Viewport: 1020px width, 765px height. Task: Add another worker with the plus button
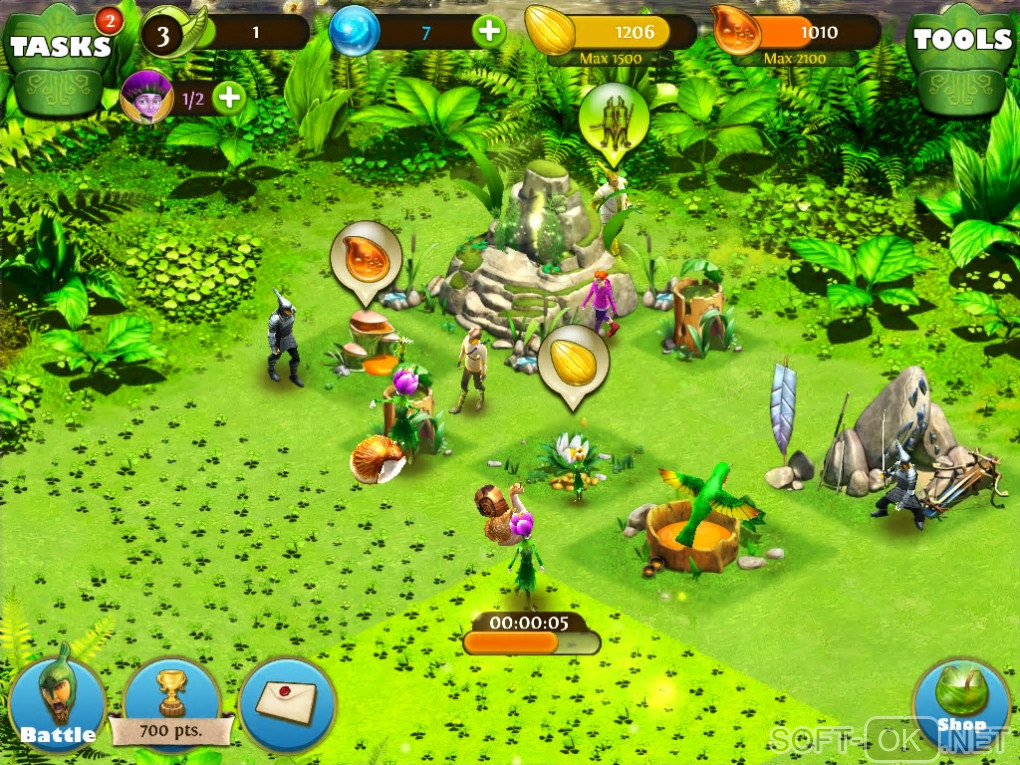229,98
